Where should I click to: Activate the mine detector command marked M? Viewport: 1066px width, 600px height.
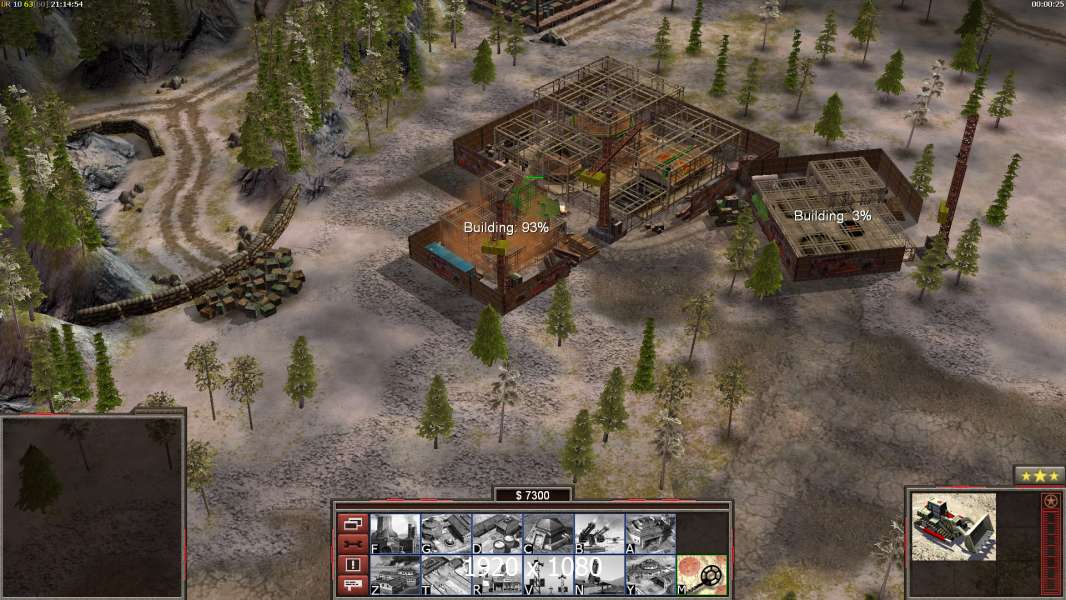coord(701,574)
